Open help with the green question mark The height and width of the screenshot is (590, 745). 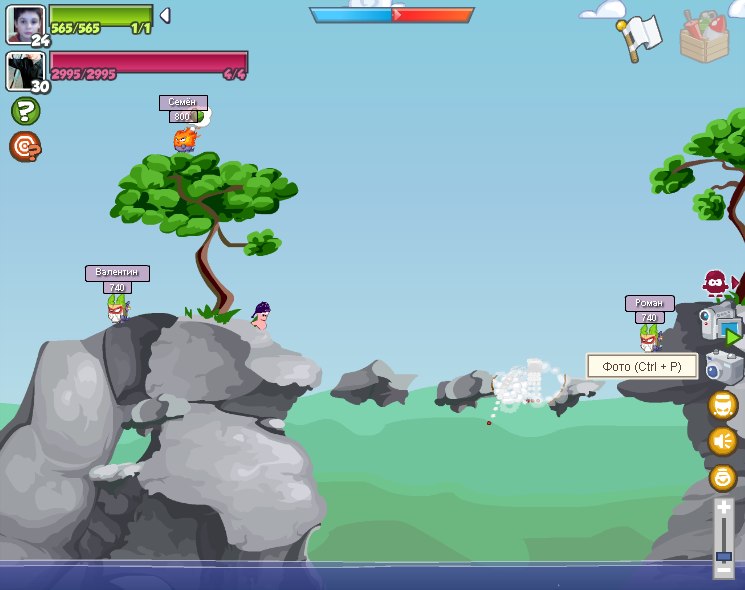click(25, 111)
